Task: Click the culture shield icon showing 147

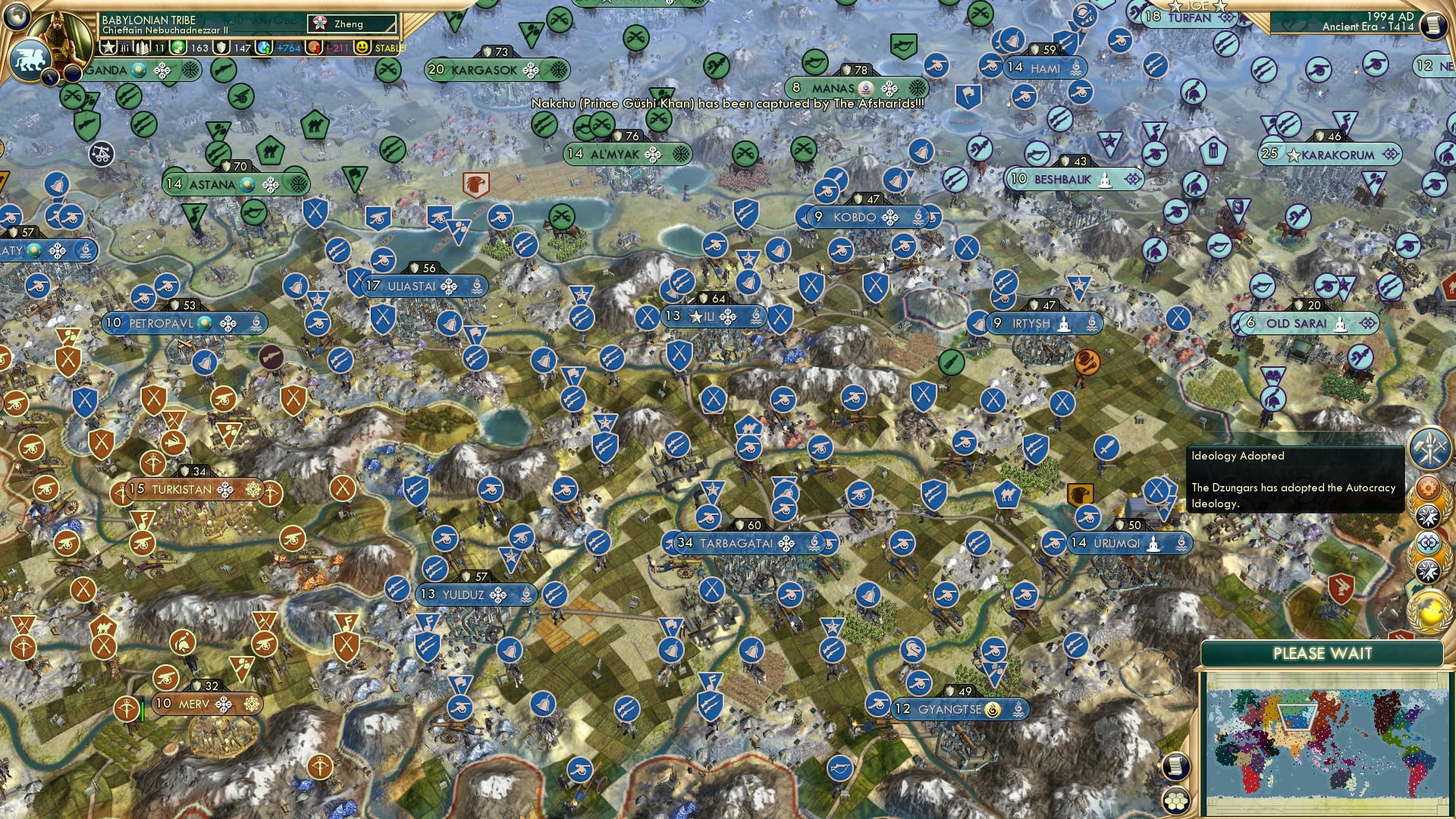Action: 226,49
